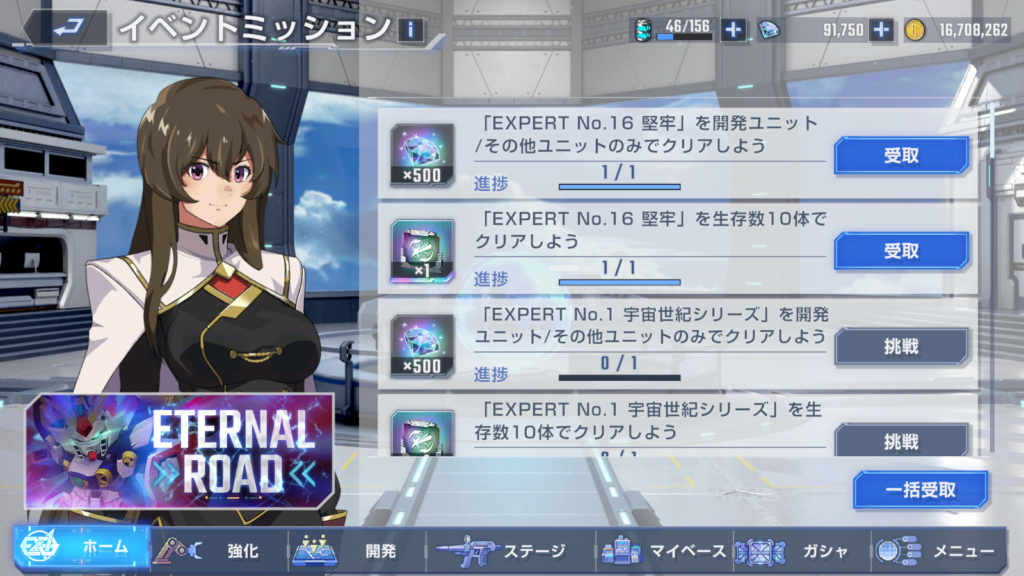Viewport: 1024px width, 576px height.
Task: Challenge the EXPERT No.1 ten survivors mission
Action: [901, 440]
